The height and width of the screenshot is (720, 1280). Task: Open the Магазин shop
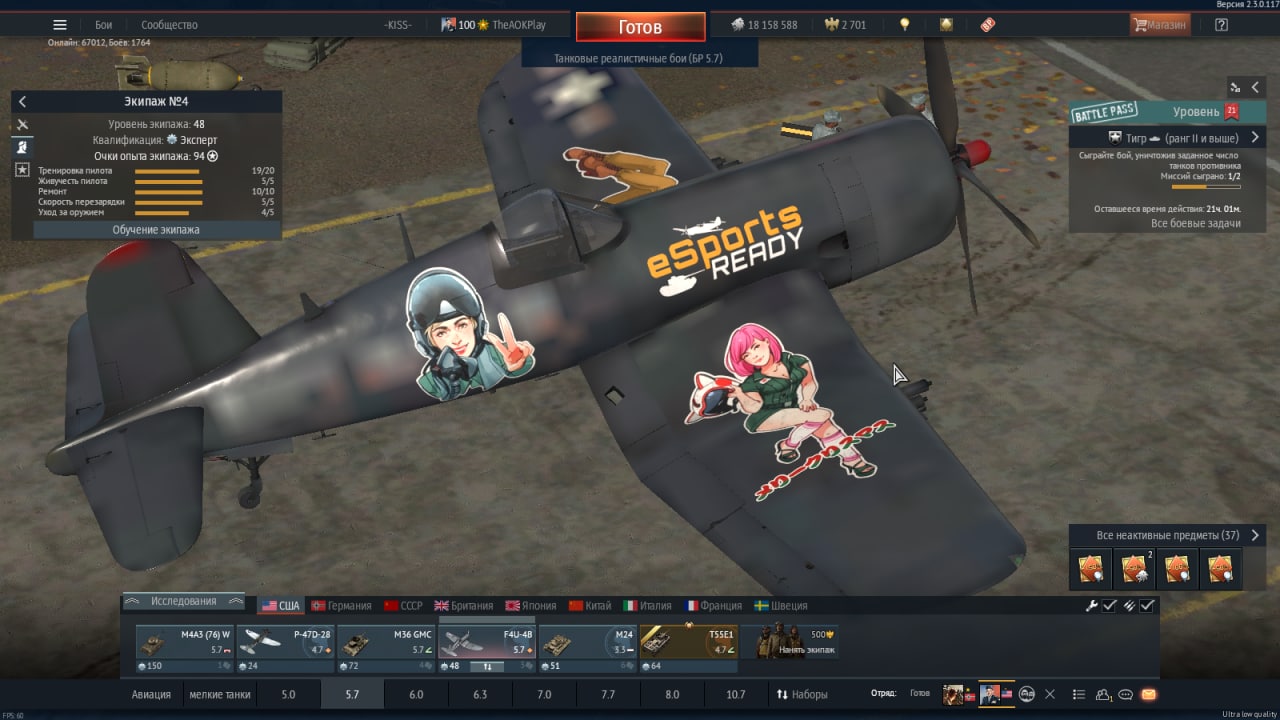pos(1160,25)
